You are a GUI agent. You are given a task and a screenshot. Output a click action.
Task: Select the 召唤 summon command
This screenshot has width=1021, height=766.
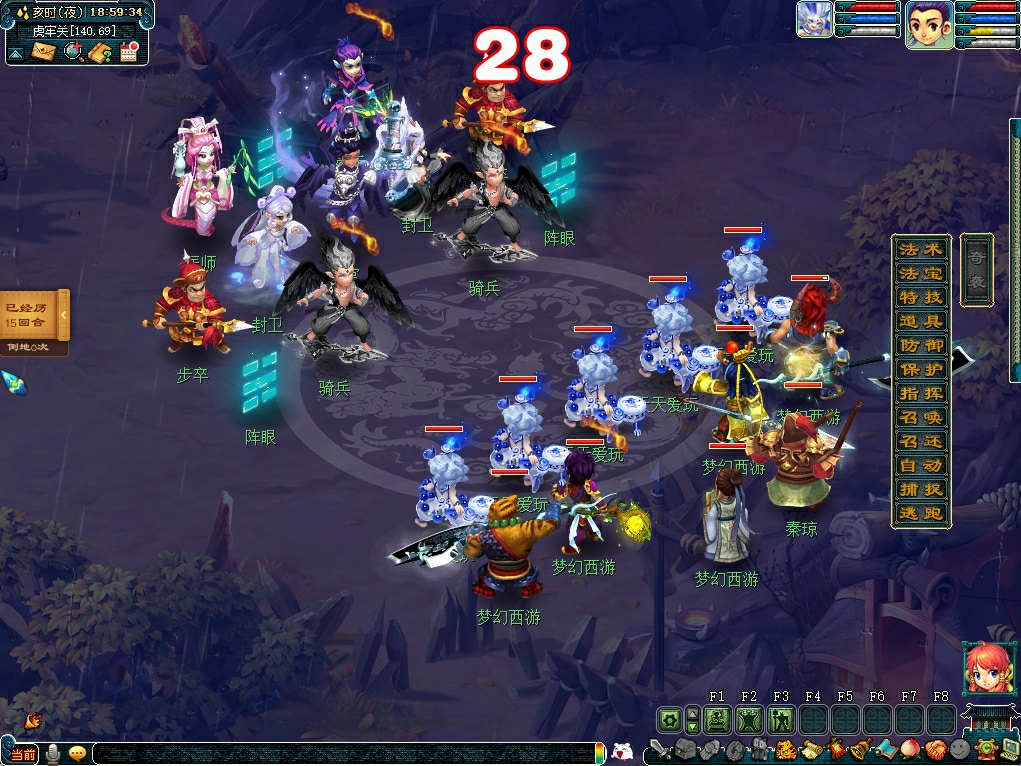click(921, 417)
